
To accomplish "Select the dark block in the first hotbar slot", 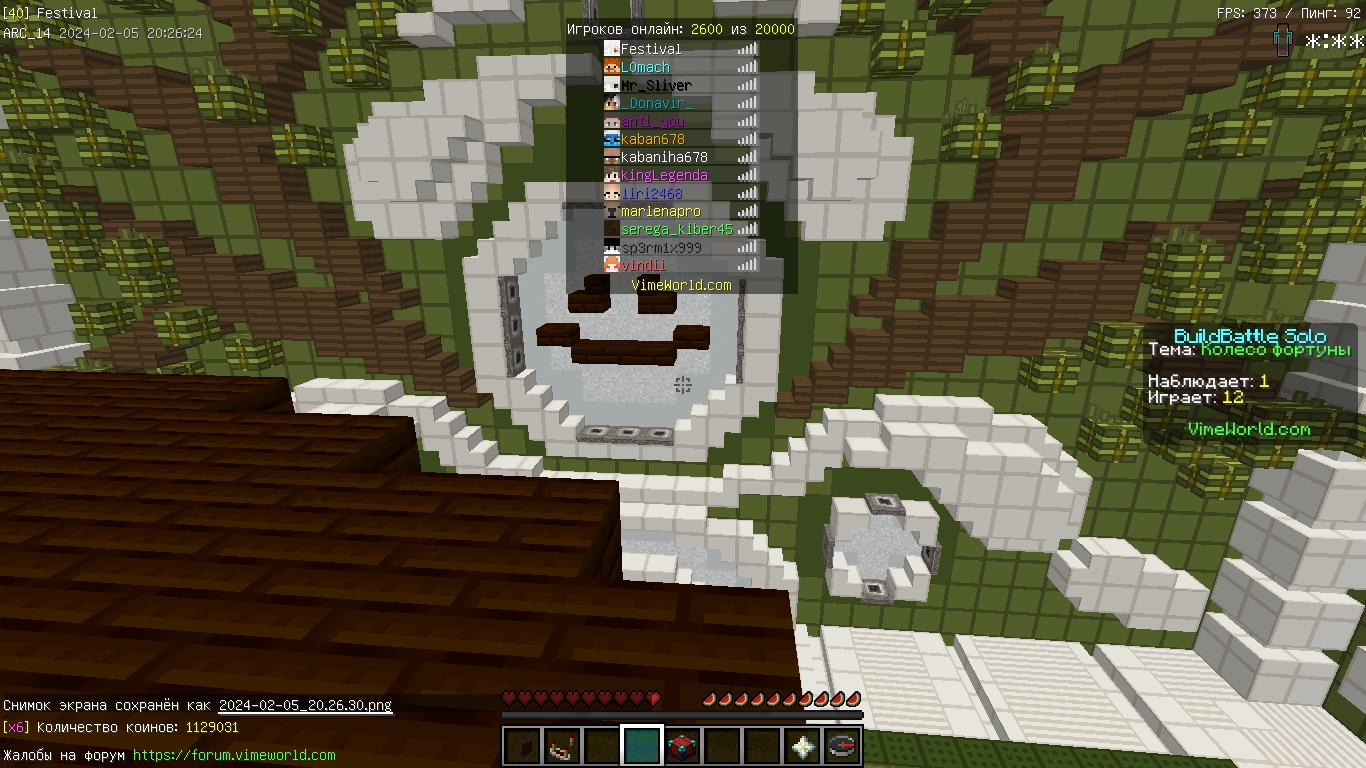I will pyautogui.click(x=521, y=745).
